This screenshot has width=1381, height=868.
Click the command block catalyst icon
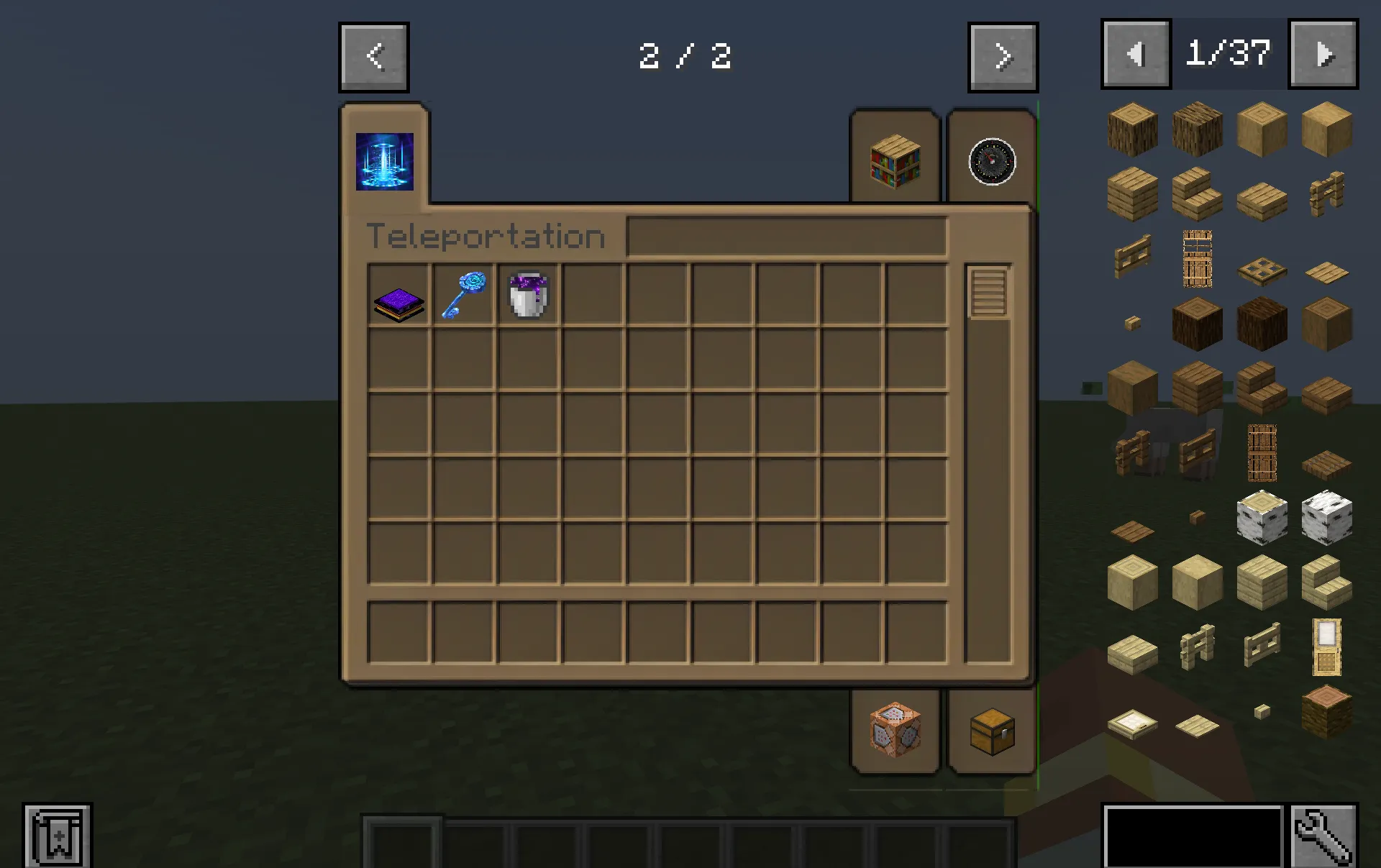(x=895, y=731)
